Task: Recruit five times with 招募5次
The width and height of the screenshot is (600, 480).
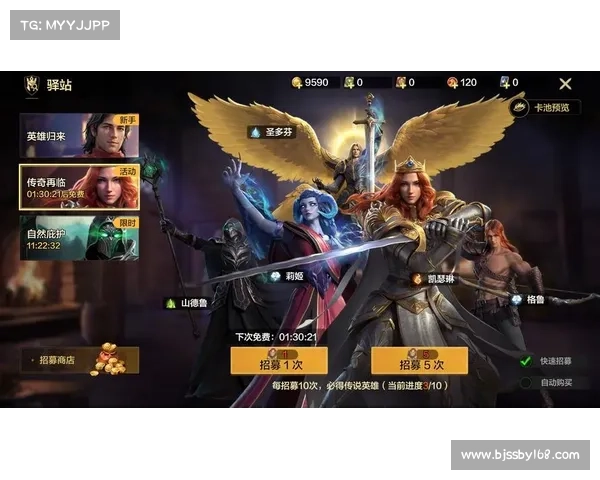Action: click(420, 361)
